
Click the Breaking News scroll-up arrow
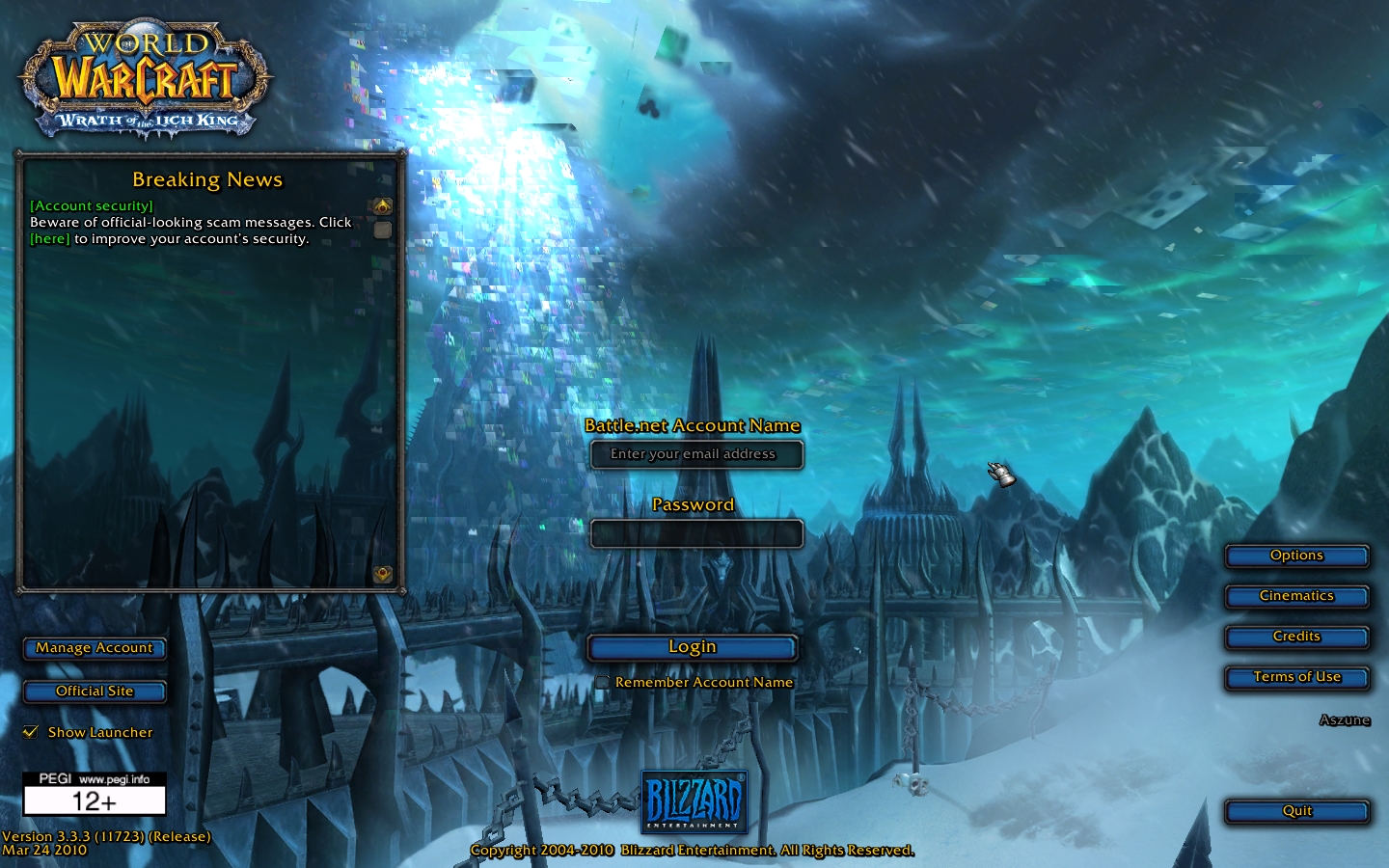pyautogui.click(x=383, y=206)
